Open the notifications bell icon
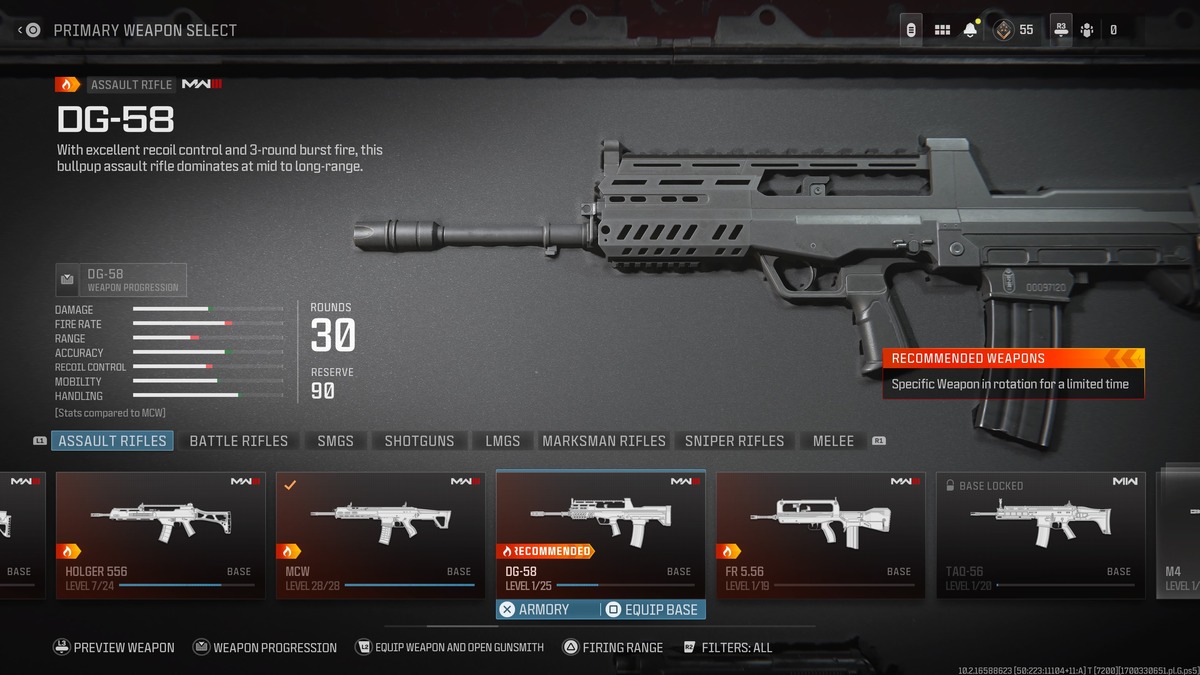1200x675 pixels. (x=970, y=30)
